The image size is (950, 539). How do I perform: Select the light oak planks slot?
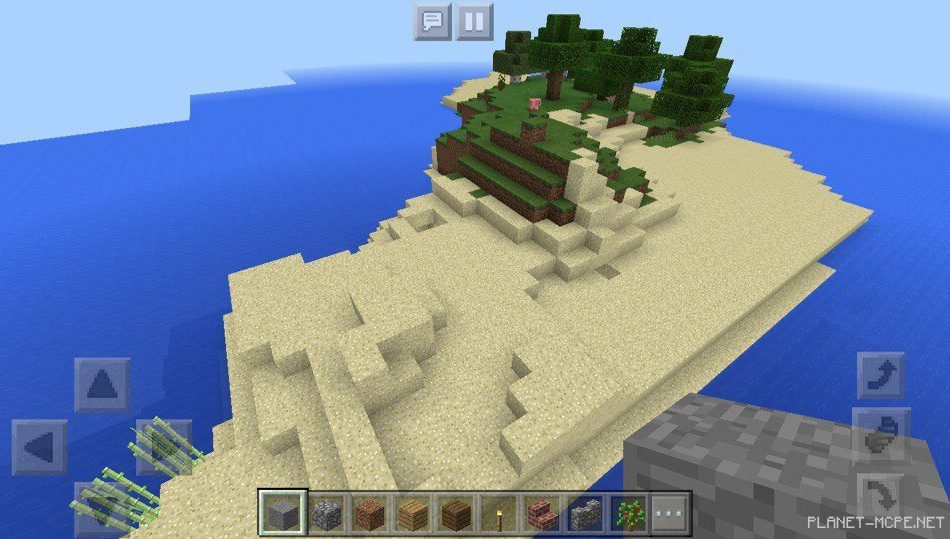[x=412, y=514]
